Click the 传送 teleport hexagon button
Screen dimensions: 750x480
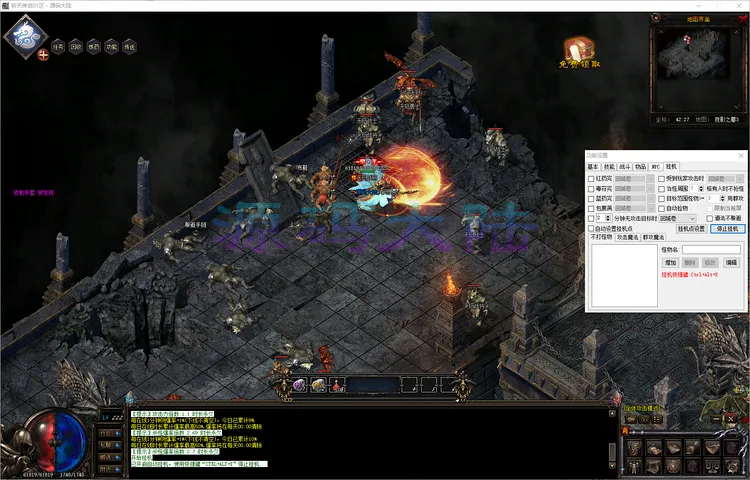130,46
